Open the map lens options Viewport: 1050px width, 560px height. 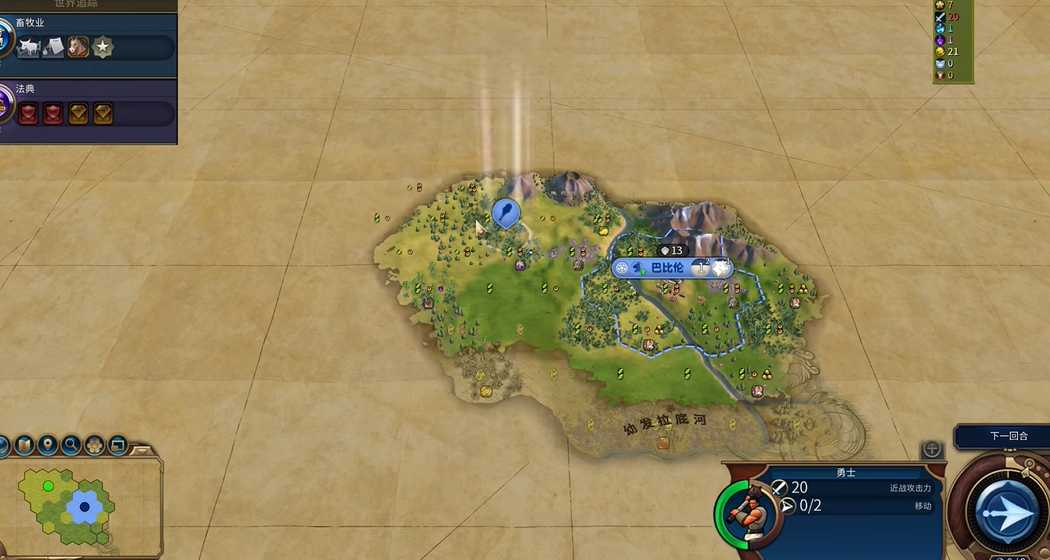point(24,445)
